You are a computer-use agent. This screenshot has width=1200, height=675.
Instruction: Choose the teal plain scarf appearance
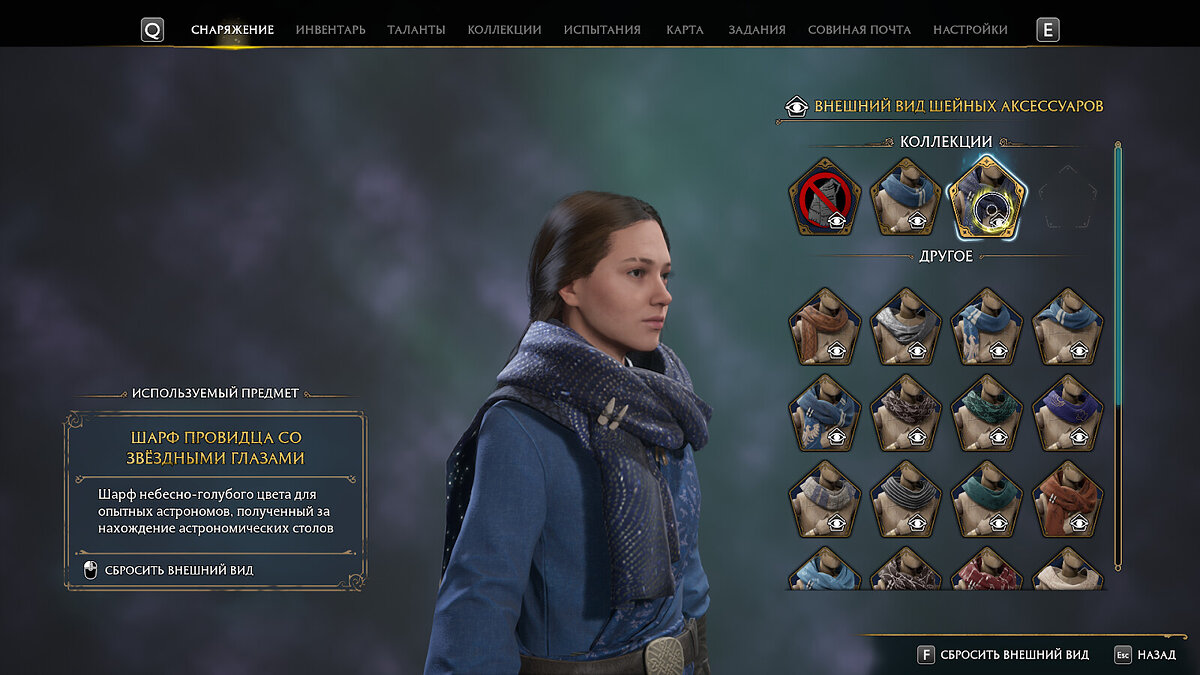point(986,498)
